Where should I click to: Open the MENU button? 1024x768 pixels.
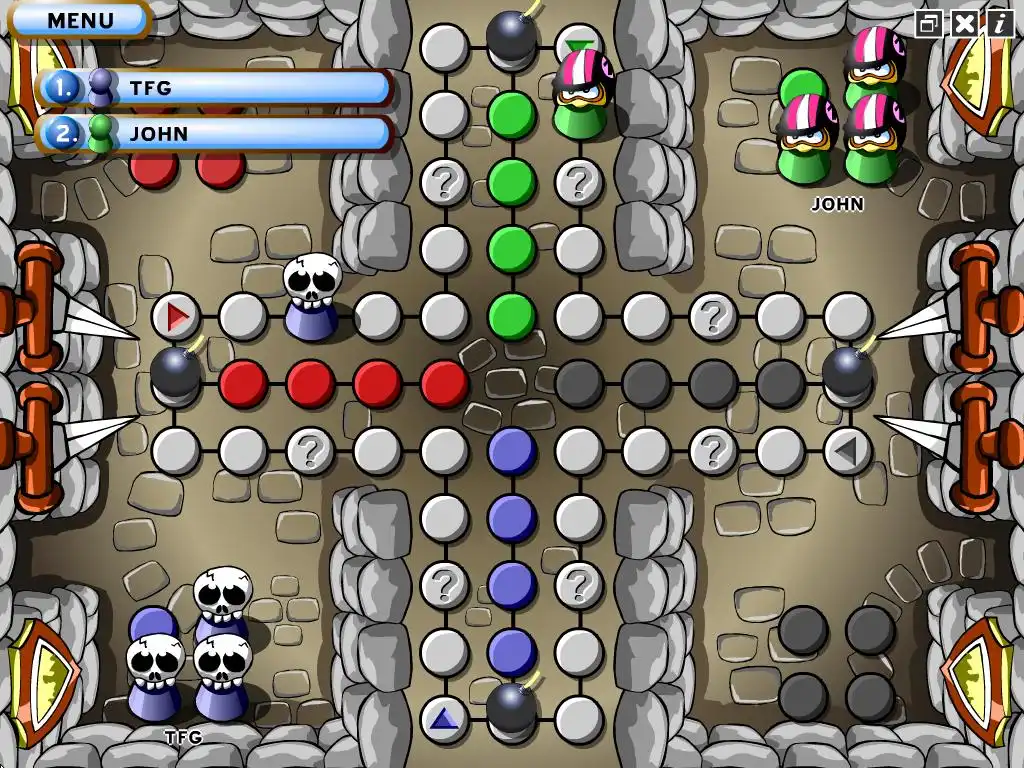(x=81, y=19)
